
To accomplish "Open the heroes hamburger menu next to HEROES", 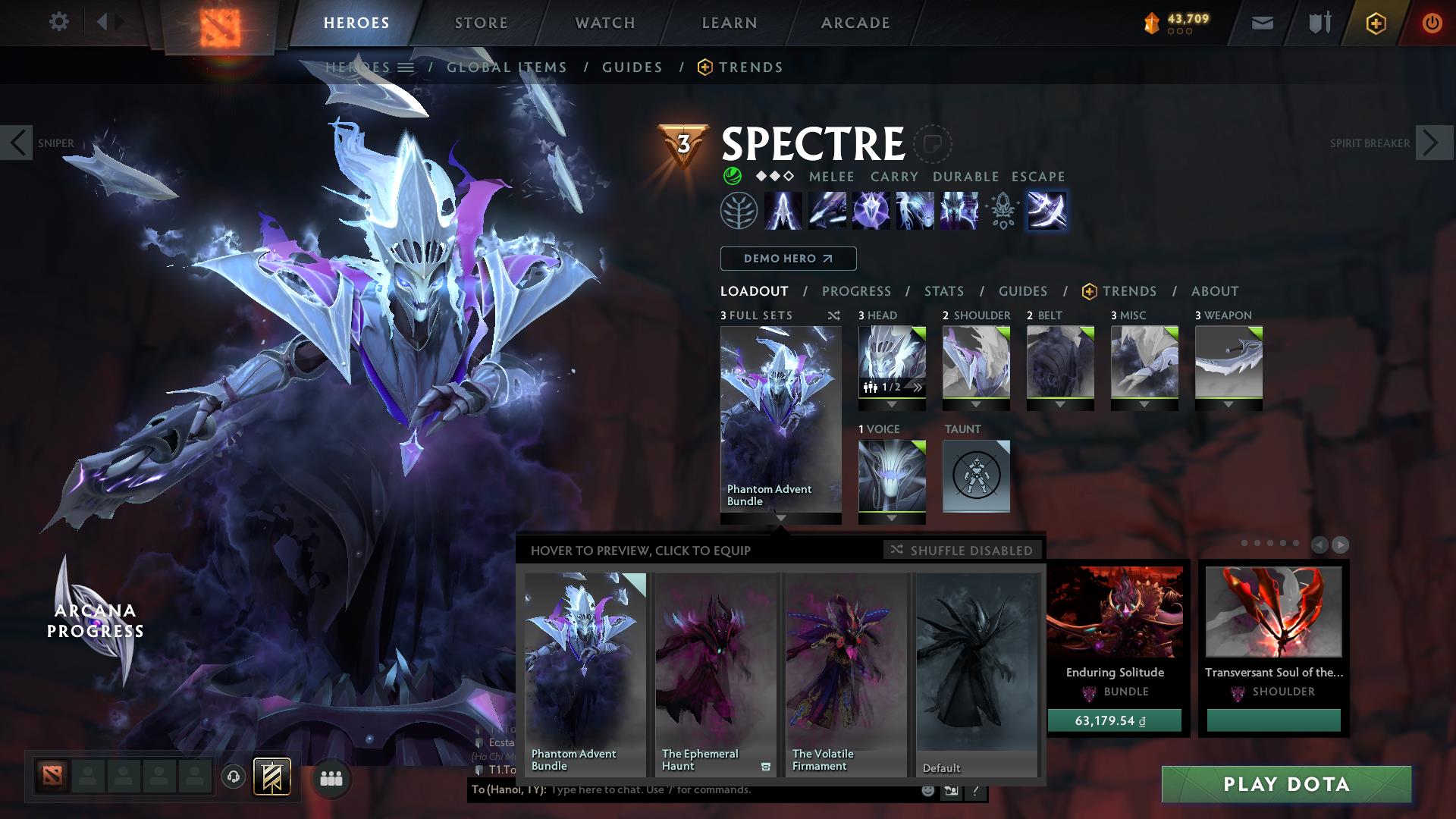I will [x=407, y=67].
